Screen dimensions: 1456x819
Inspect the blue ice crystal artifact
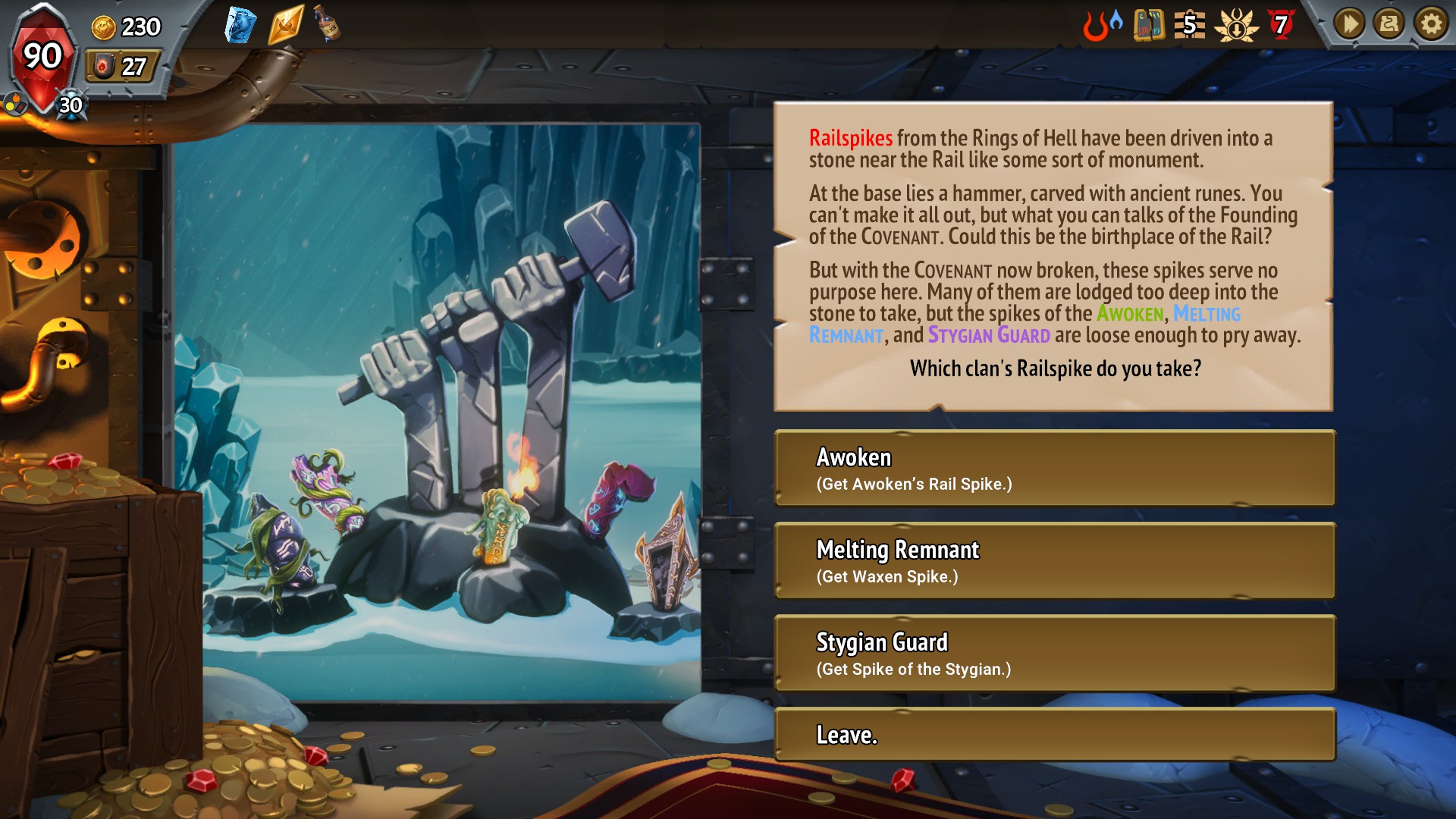(x=240, y=26)
